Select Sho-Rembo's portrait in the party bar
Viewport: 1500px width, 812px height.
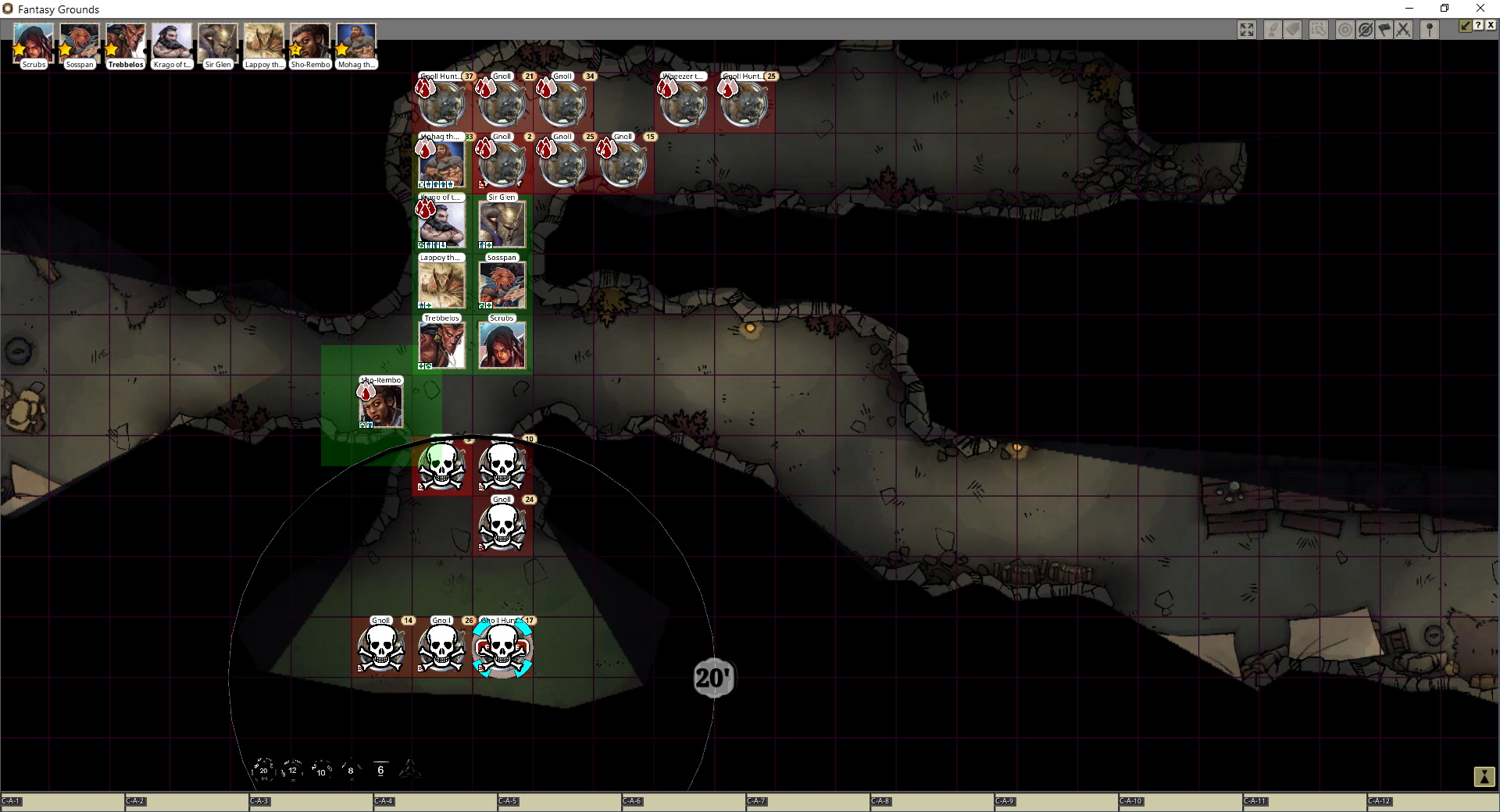[309, 43]
